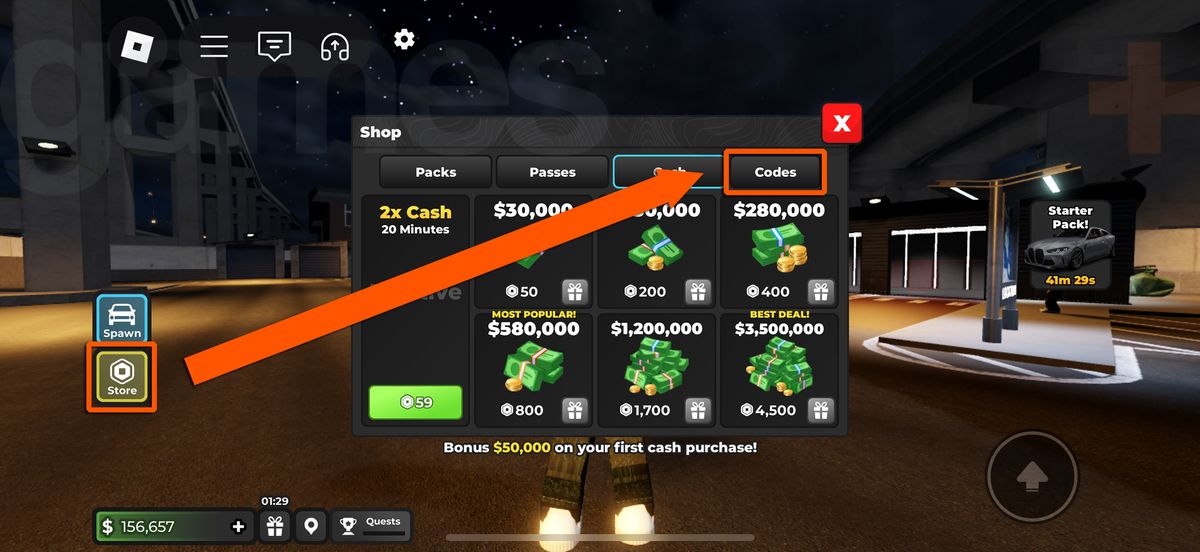Viewport: 1200px width, 552px height.
Task: Open the timed gift rewards
Action: [274, 525]
